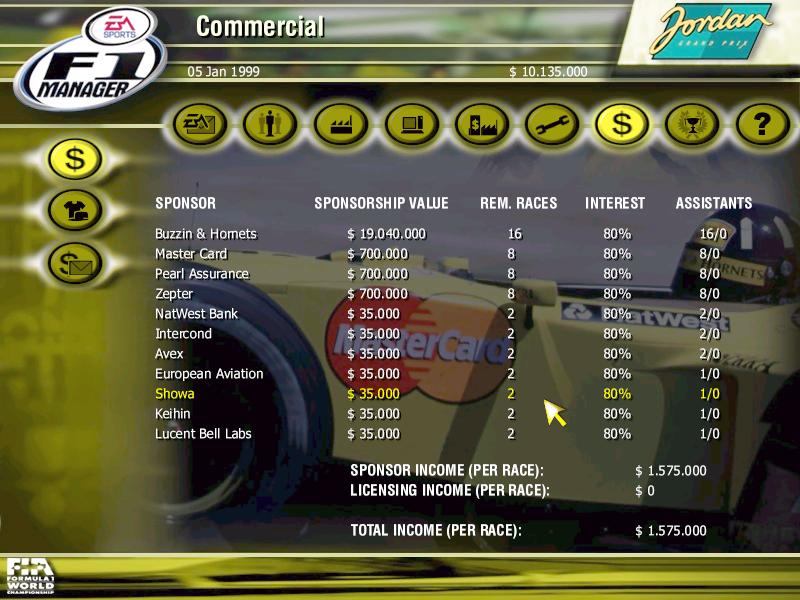Open the computer monitor section
Image resolution: width=800 pixels, height=600 pixels.
pyautogui.click(x=411, y=124)
